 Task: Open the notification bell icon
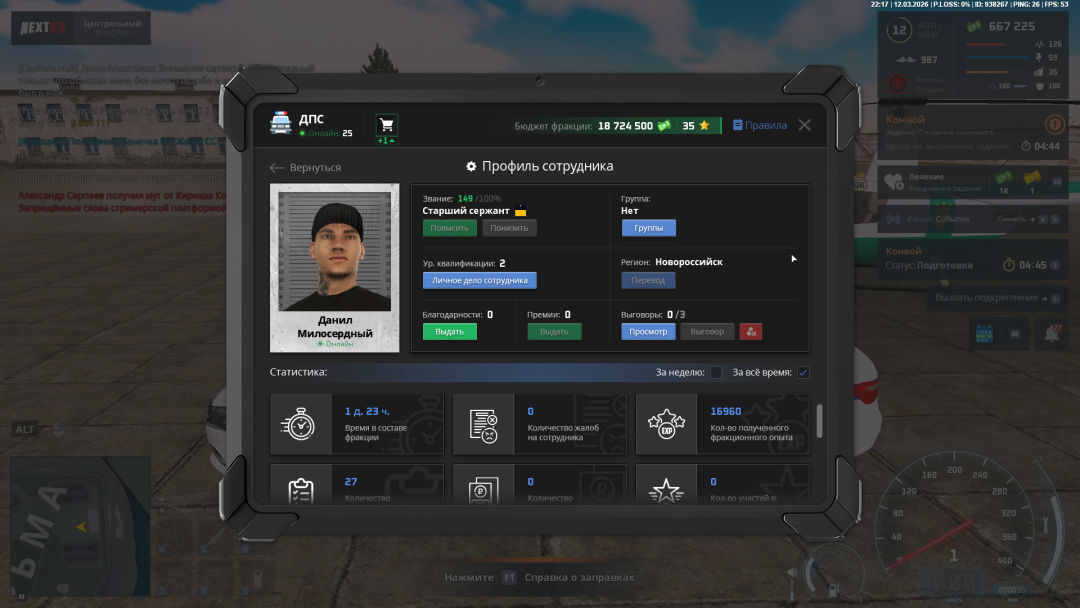1050,334
